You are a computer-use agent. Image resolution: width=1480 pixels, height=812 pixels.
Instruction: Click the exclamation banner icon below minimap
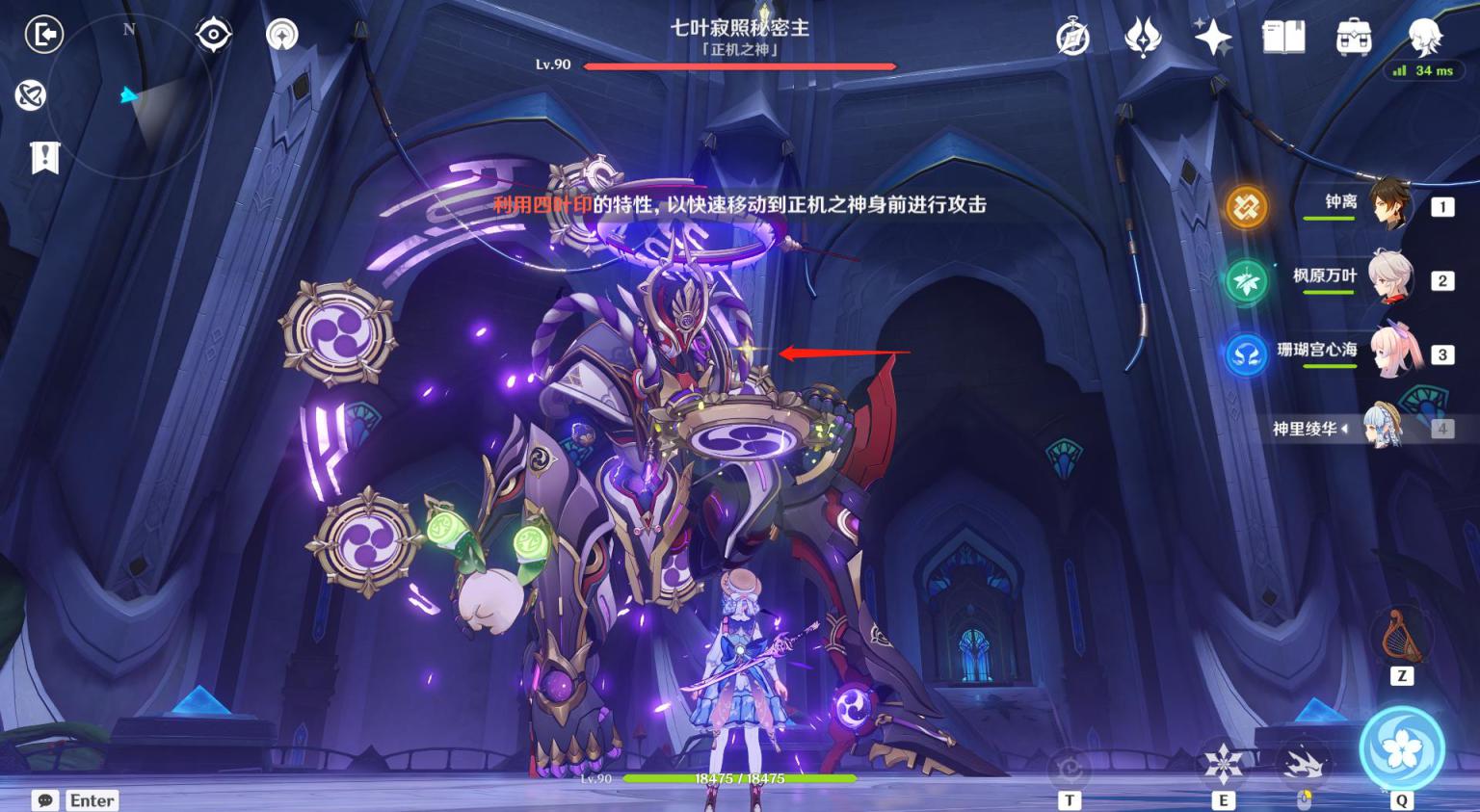click(x=45, y=157)
